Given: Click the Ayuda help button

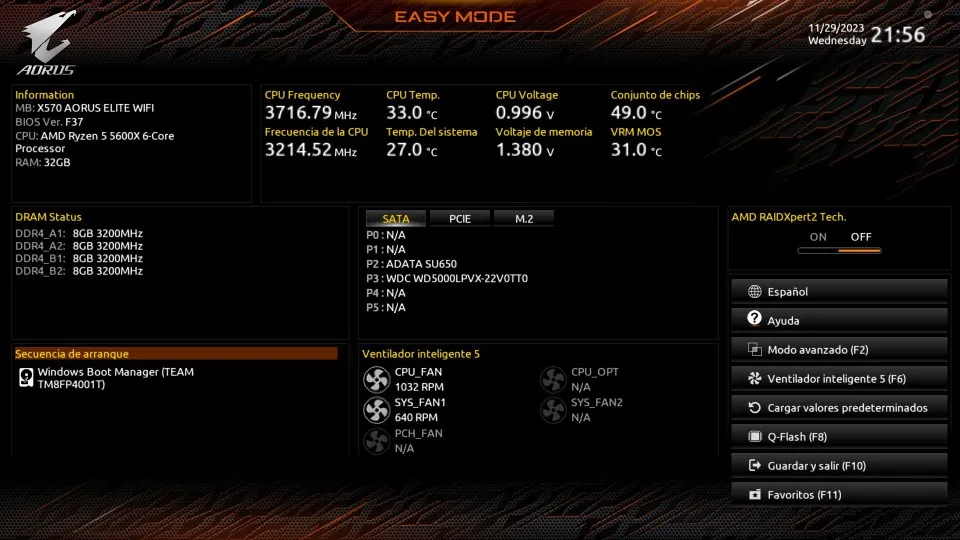Looking at the screenshot, I should (838, 321).
